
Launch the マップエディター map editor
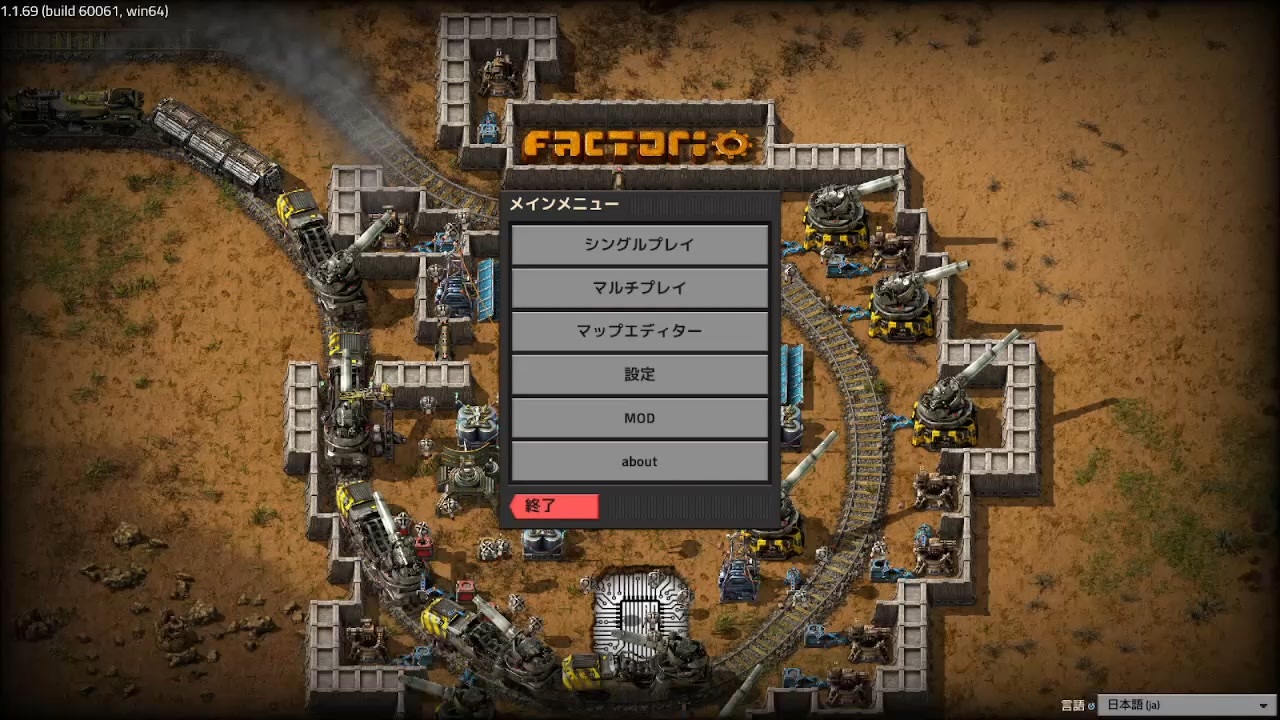point(639,331)
